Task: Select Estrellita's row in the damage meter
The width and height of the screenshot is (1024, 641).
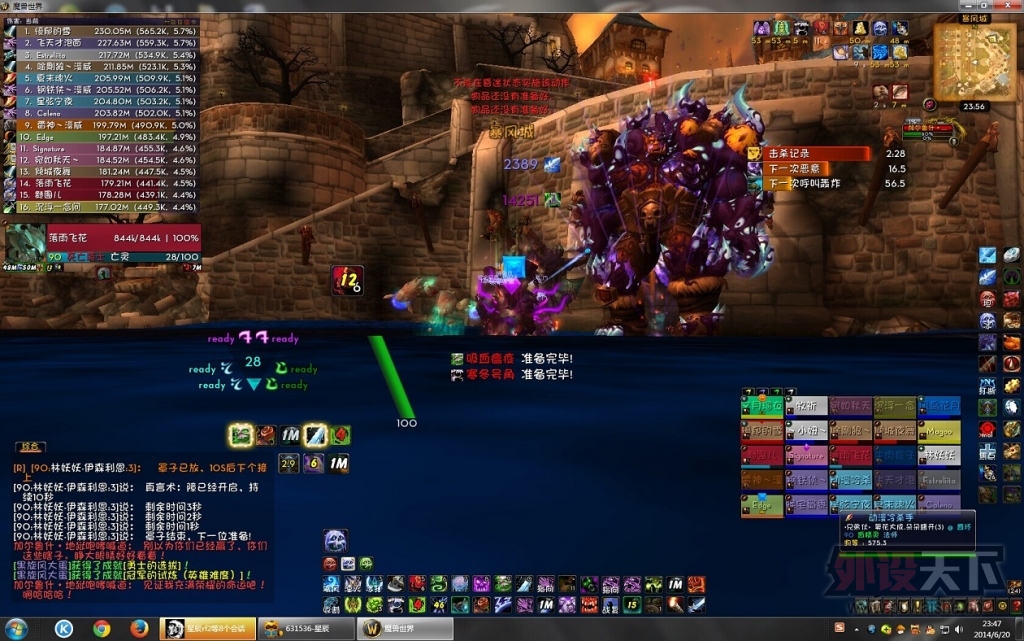Action: coord(100,55)
